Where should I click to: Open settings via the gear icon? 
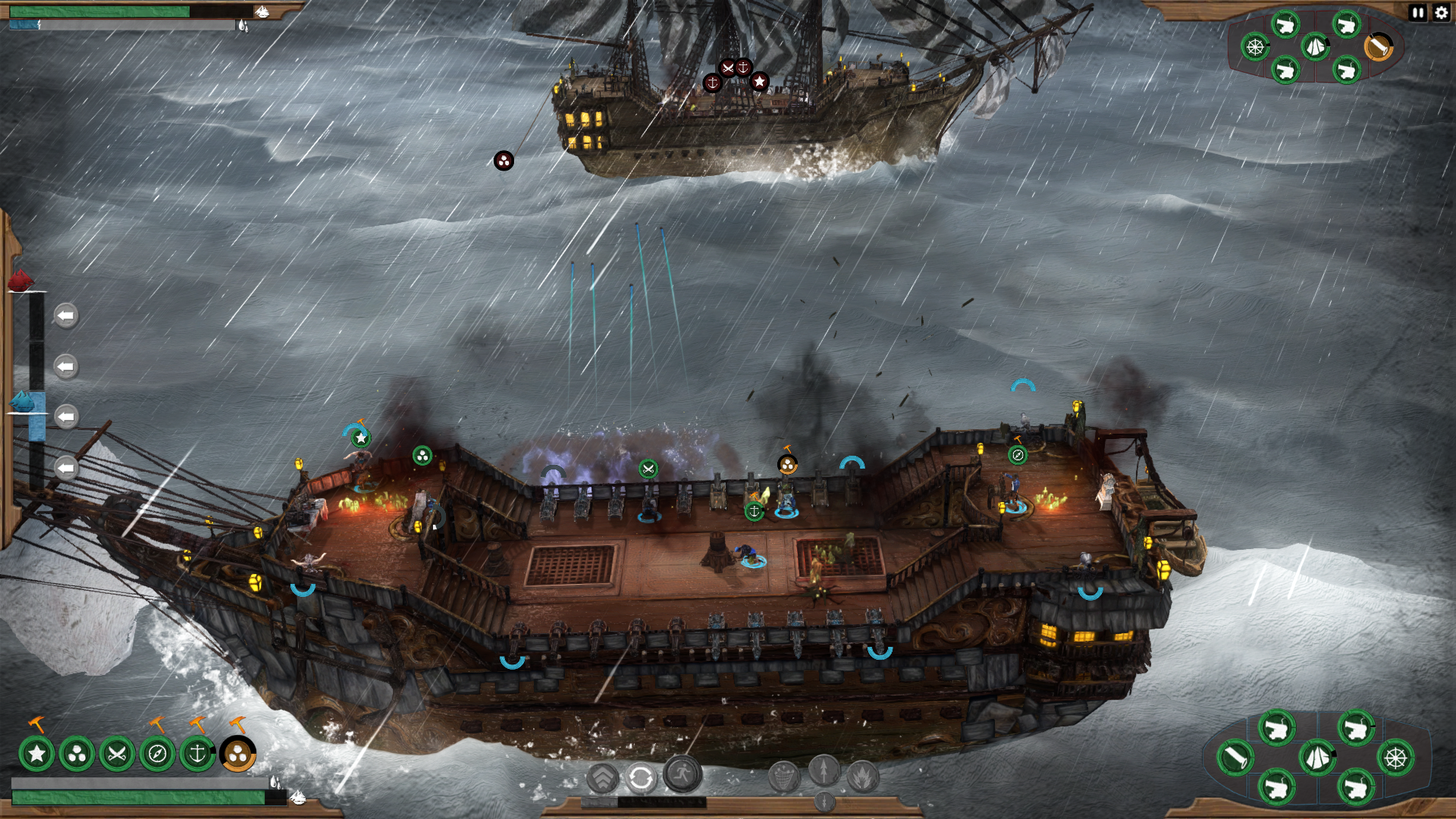pos(1441,12)
